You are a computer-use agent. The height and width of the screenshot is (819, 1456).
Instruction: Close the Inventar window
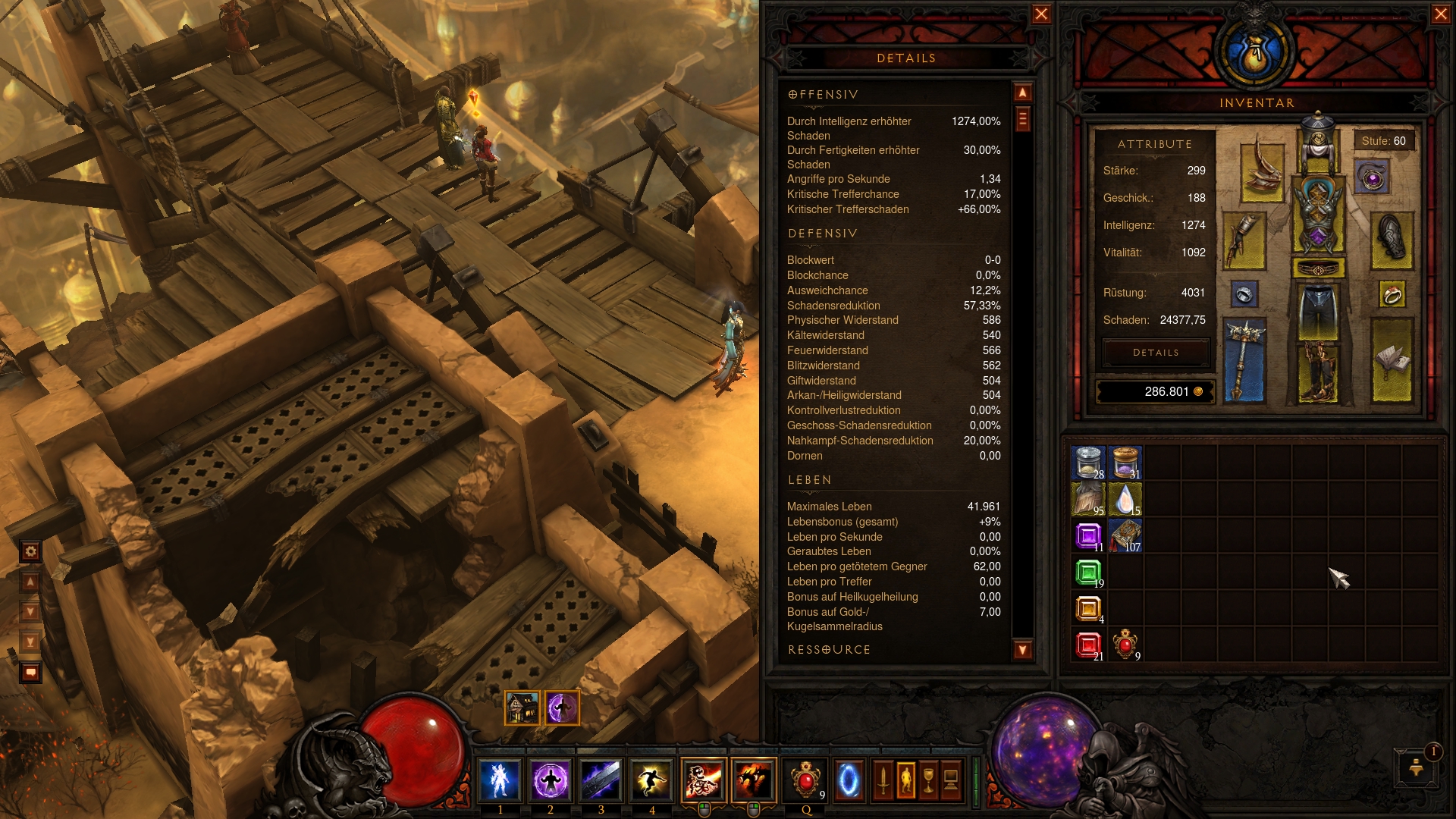(1441, 14)
